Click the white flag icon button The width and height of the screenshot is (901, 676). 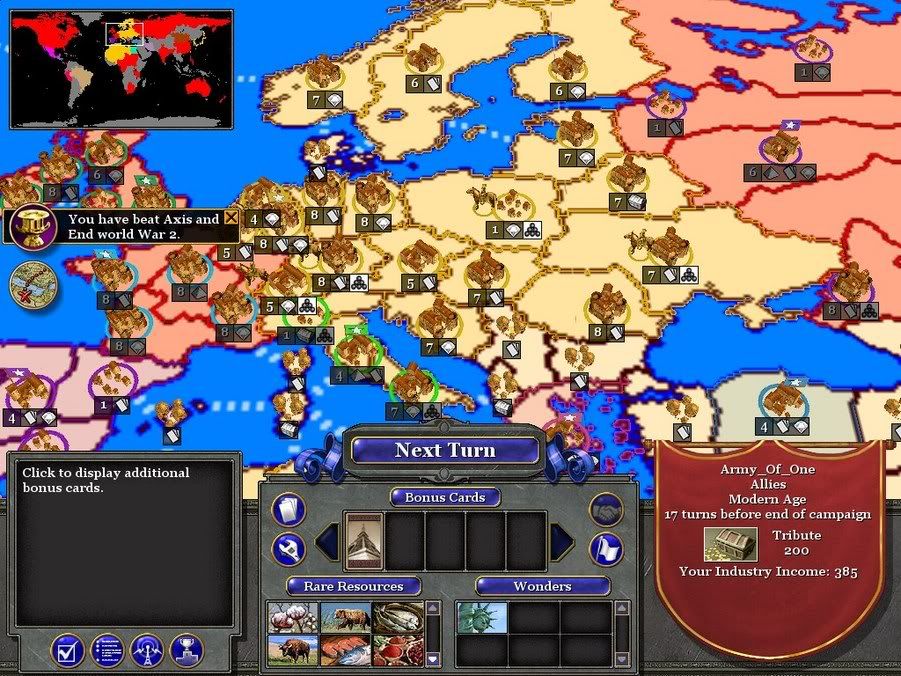coord(606,548)
